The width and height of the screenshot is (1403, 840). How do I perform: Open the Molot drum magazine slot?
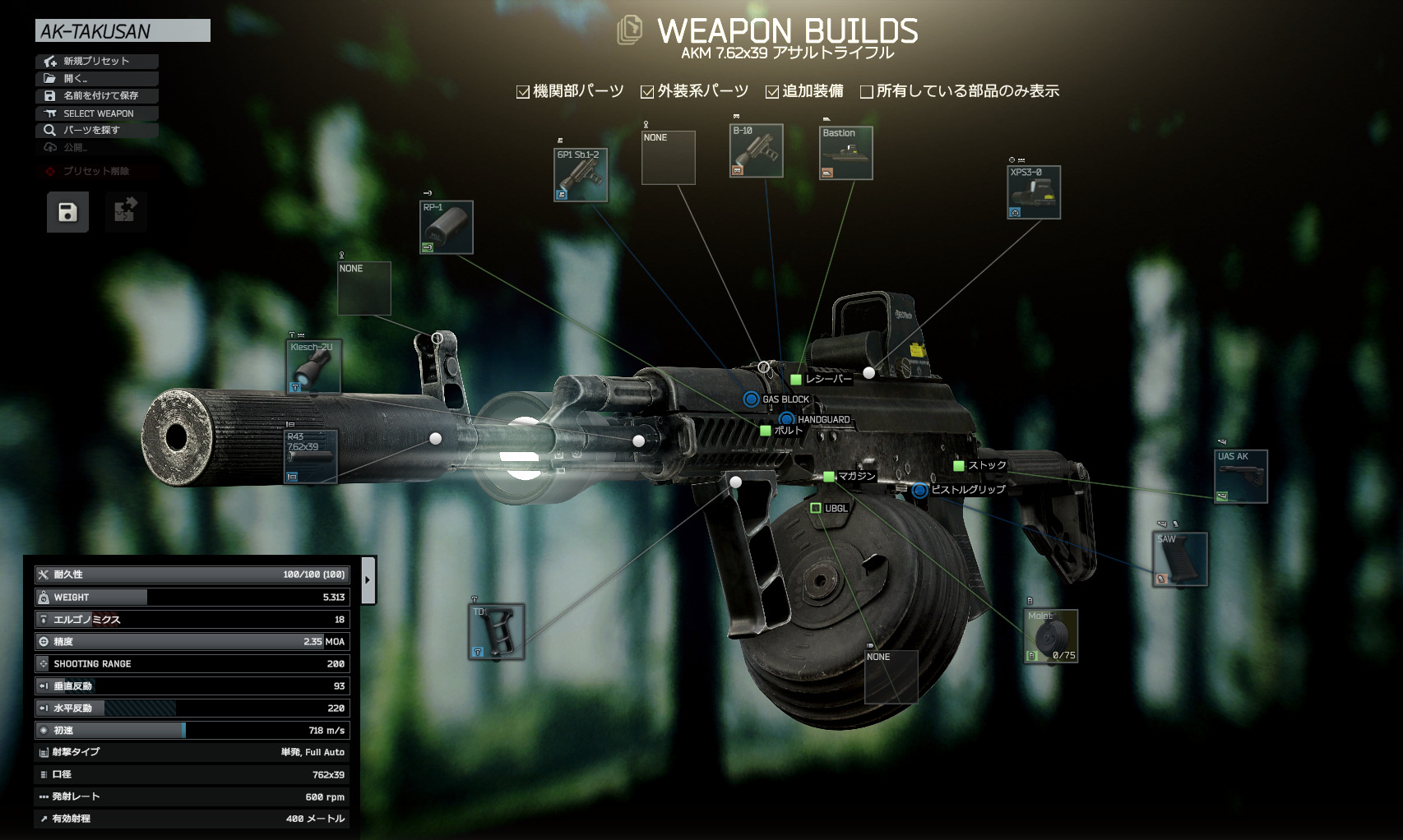click(x=1050, y=636)
